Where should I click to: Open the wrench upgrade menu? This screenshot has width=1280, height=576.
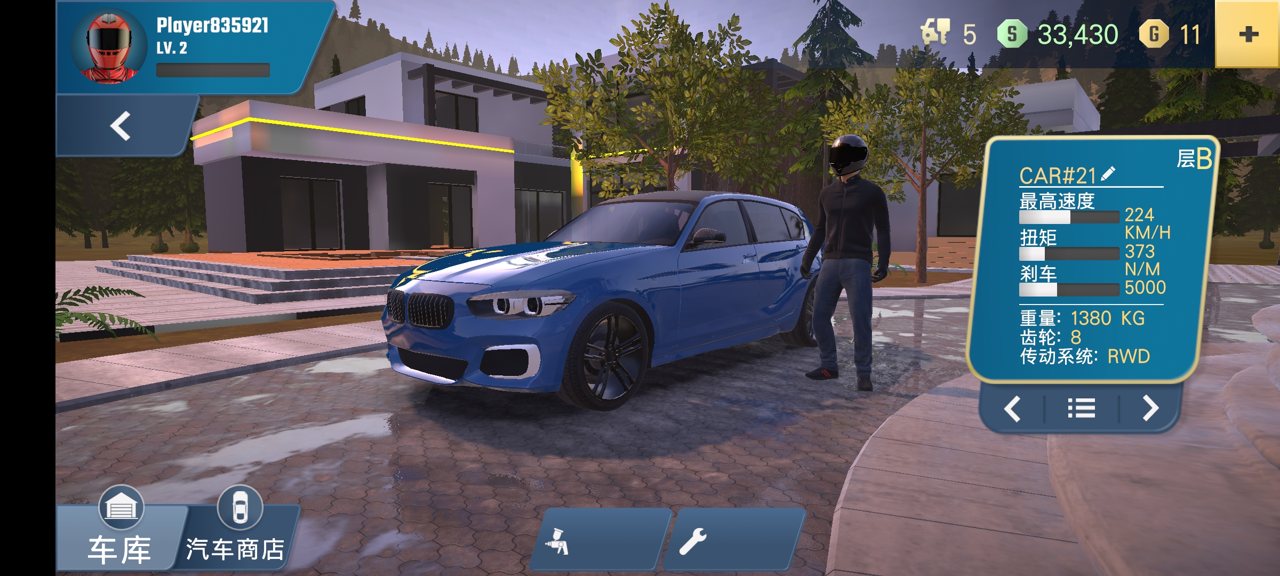point(733,540)
